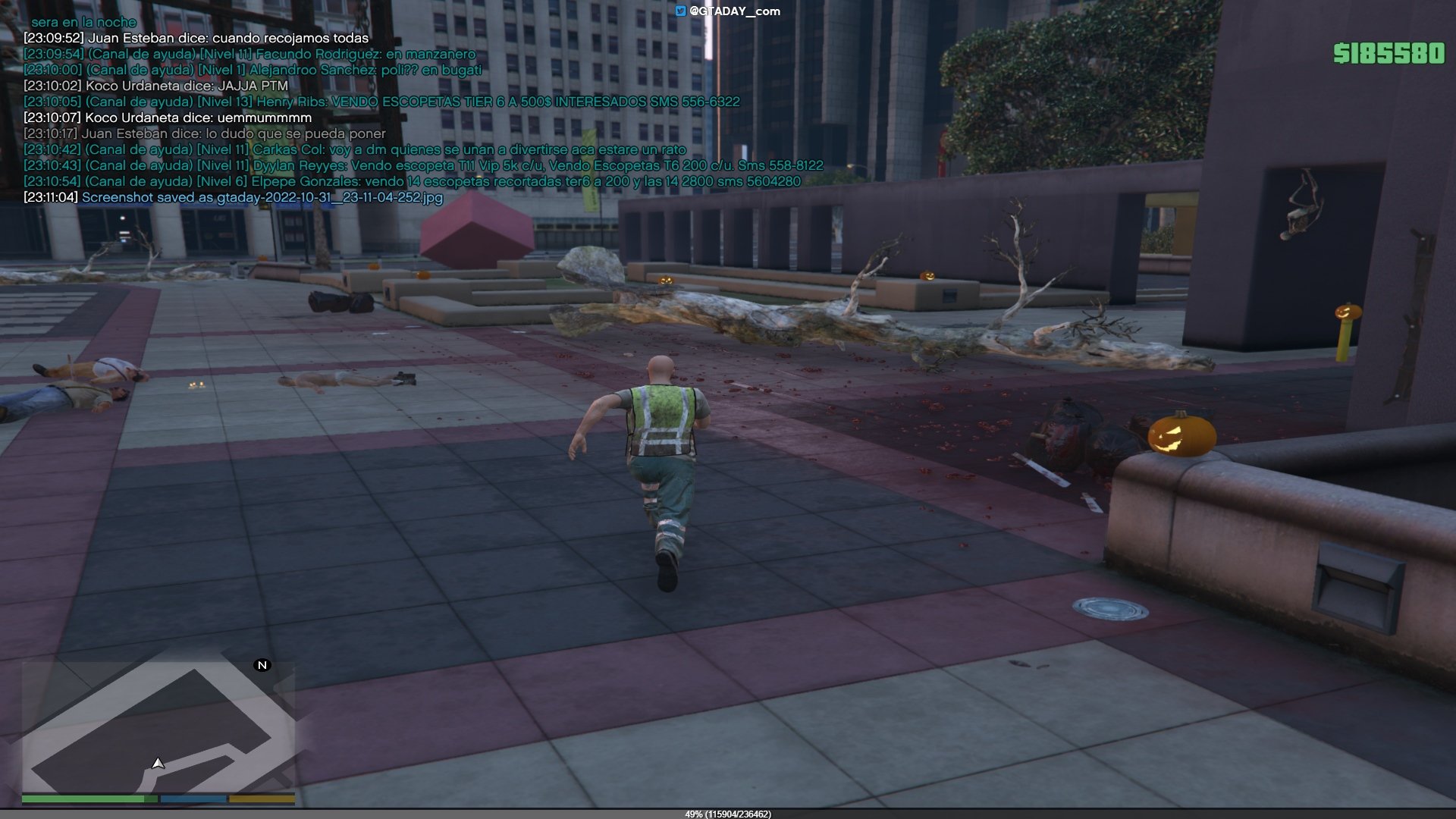Screen dimensions: 1456x819
Task: Select the player arrow on the minimap
Action: click(x=158, y=763)
